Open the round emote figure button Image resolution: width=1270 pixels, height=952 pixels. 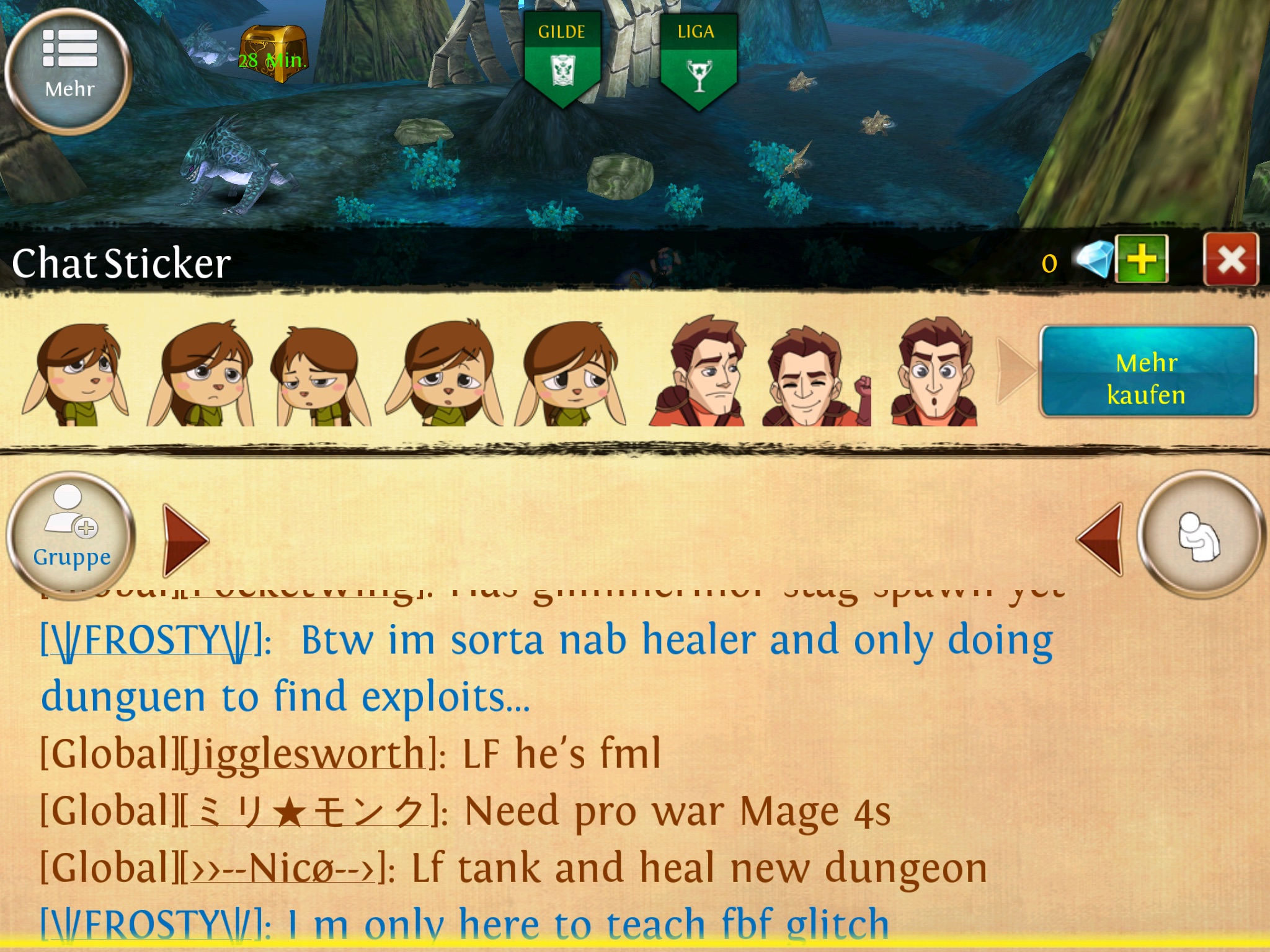(1201, 535)
